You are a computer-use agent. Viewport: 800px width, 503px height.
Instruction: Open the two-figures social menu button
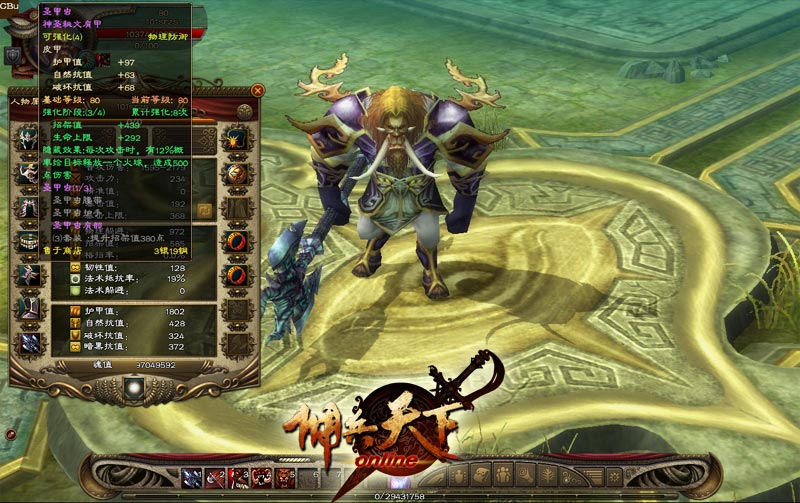click(501, 475)
